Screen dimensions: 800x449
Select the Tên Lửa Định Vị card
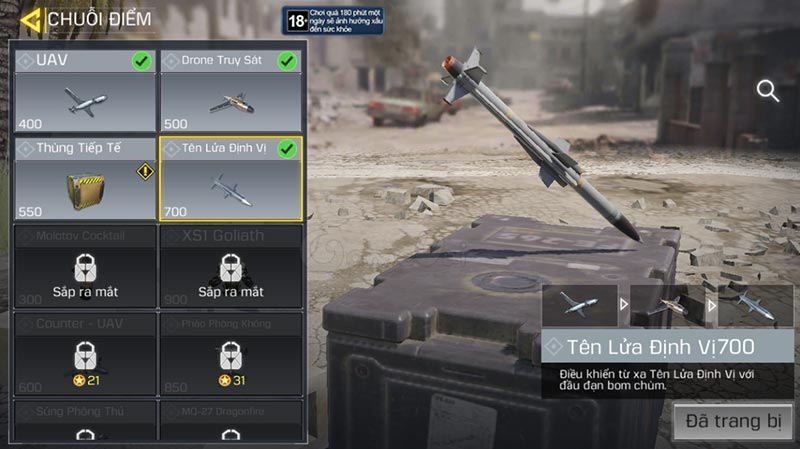pos(231,178)
